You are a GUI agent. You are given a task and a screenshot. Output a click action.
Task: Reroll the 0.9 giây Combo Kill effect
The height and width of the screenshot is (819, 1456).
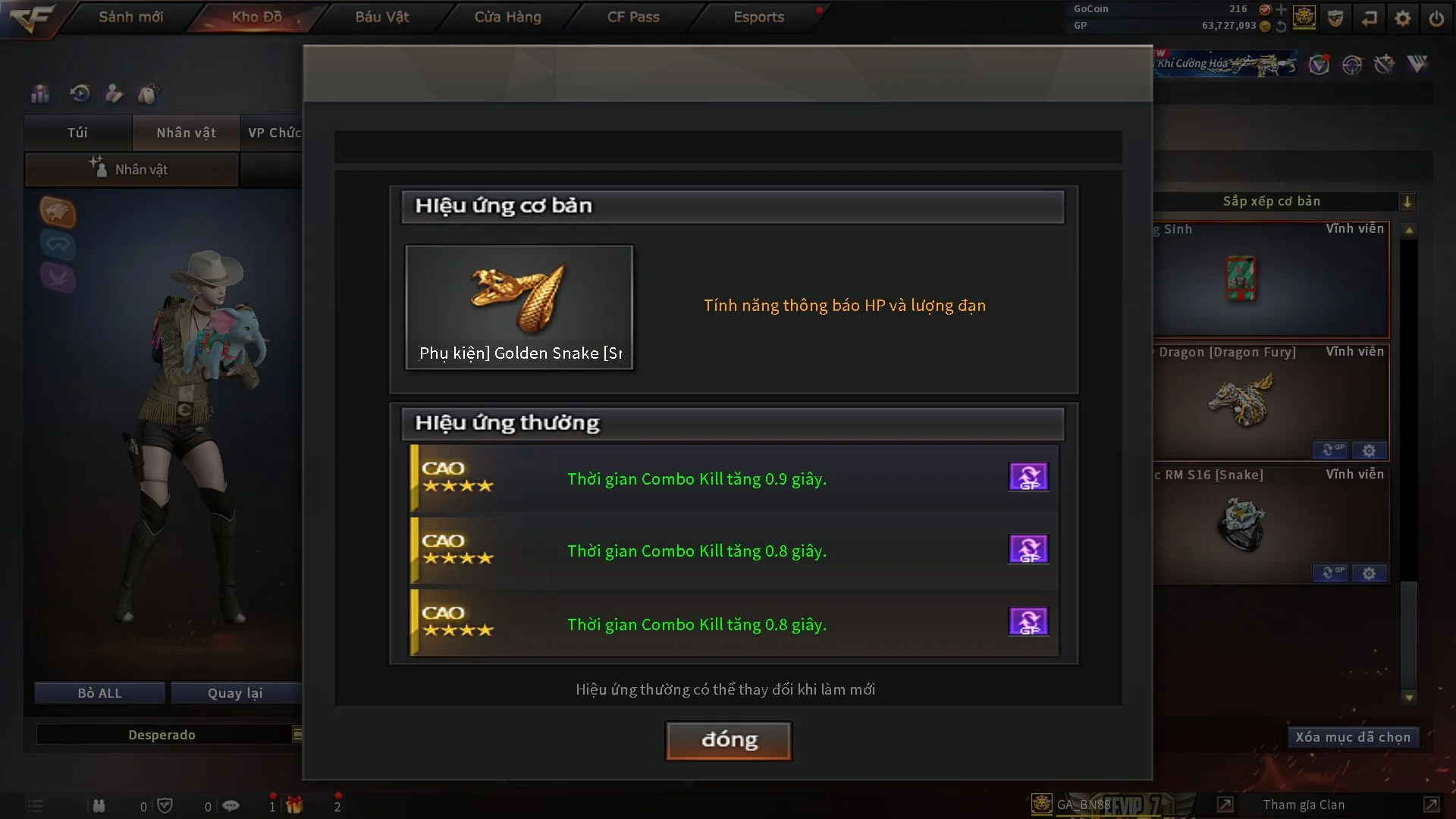coord(1028,477)
